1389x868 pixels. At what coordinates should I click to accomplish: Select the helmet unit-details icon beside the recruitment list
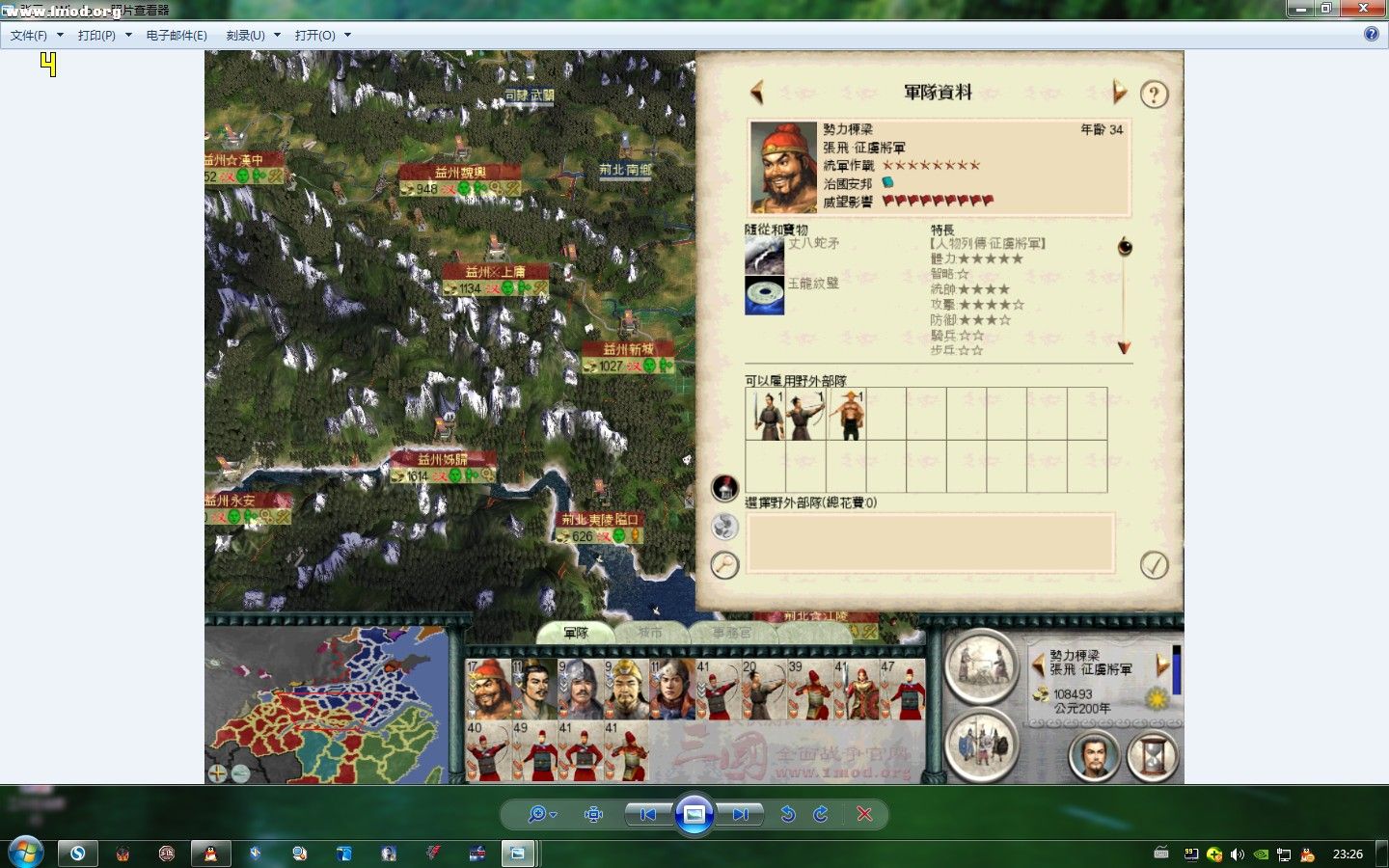(x=724, y=487)
